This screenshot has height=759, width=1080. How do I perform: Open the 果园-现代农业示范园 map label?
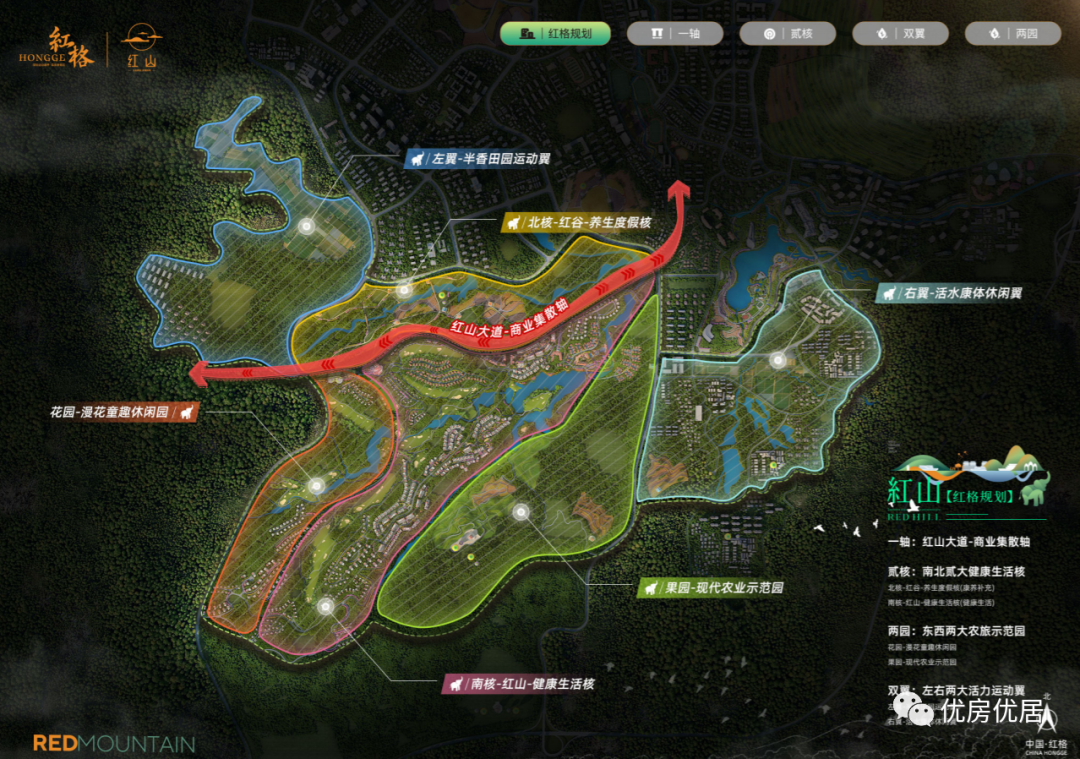coord(710,588)
